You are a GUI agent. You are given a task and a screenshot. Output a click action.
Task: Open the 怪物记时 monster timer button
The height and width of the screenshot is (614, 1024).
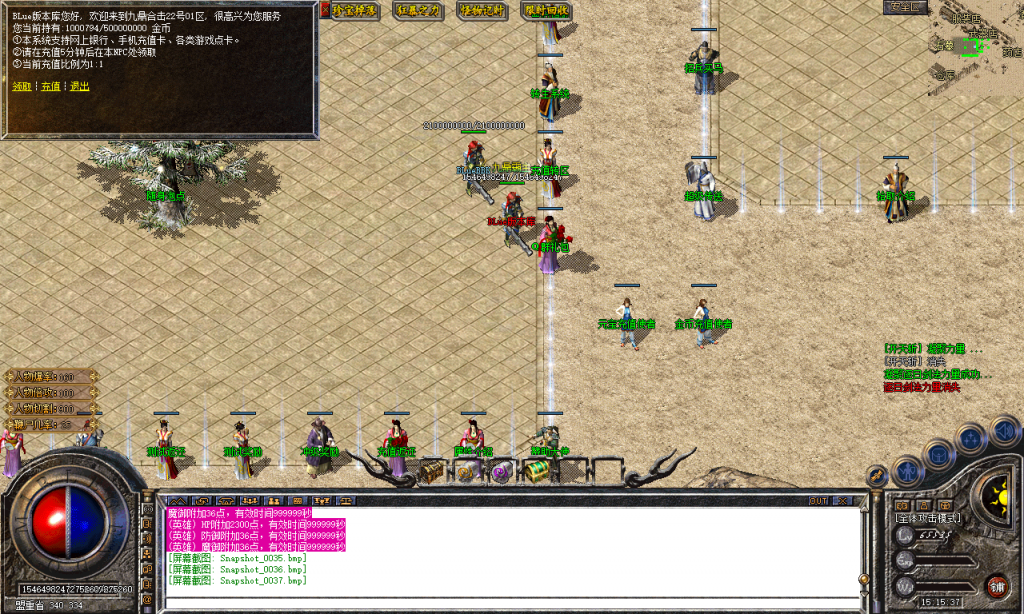coord(482,10)
